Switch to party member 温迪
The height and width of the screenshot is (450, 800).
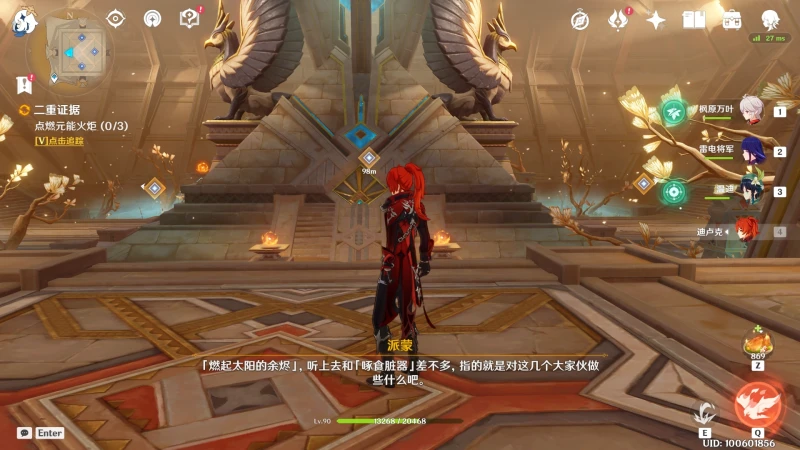(748, 191)
